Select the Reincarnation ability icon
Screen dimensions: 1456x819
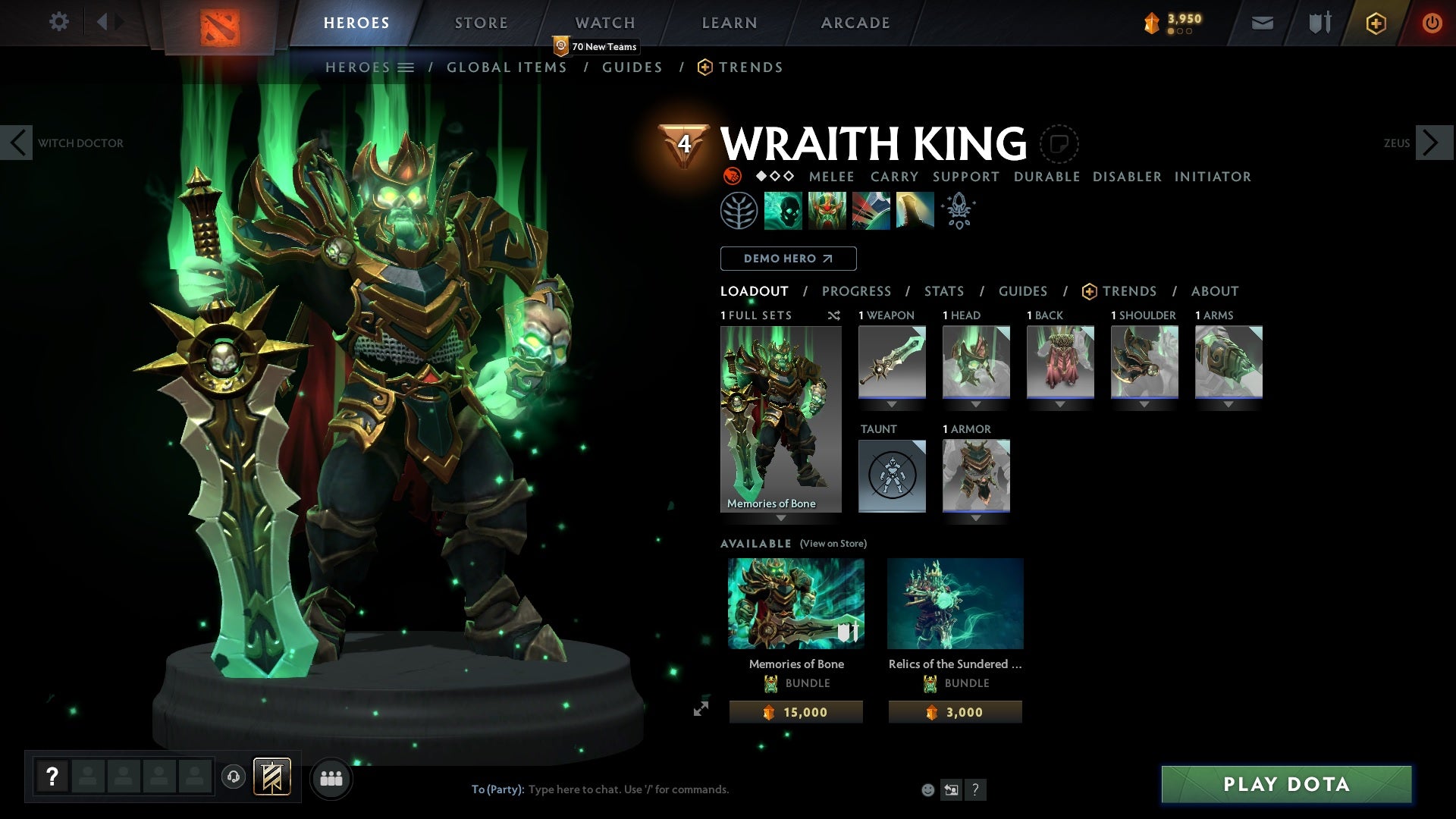click(x=914, y=211)
